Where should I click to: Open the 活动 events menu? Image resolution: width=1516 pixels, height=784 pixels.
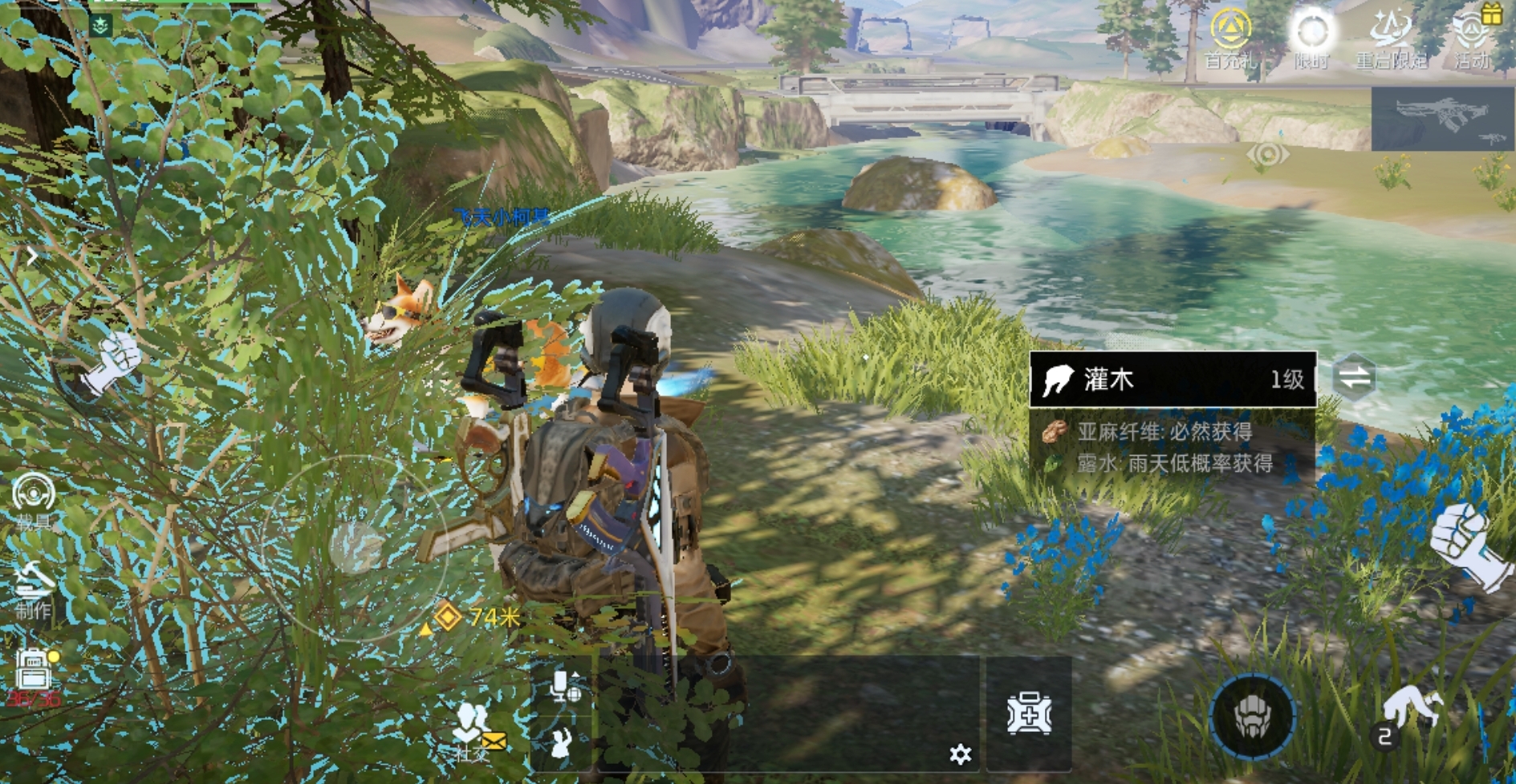click(1473, 37)
